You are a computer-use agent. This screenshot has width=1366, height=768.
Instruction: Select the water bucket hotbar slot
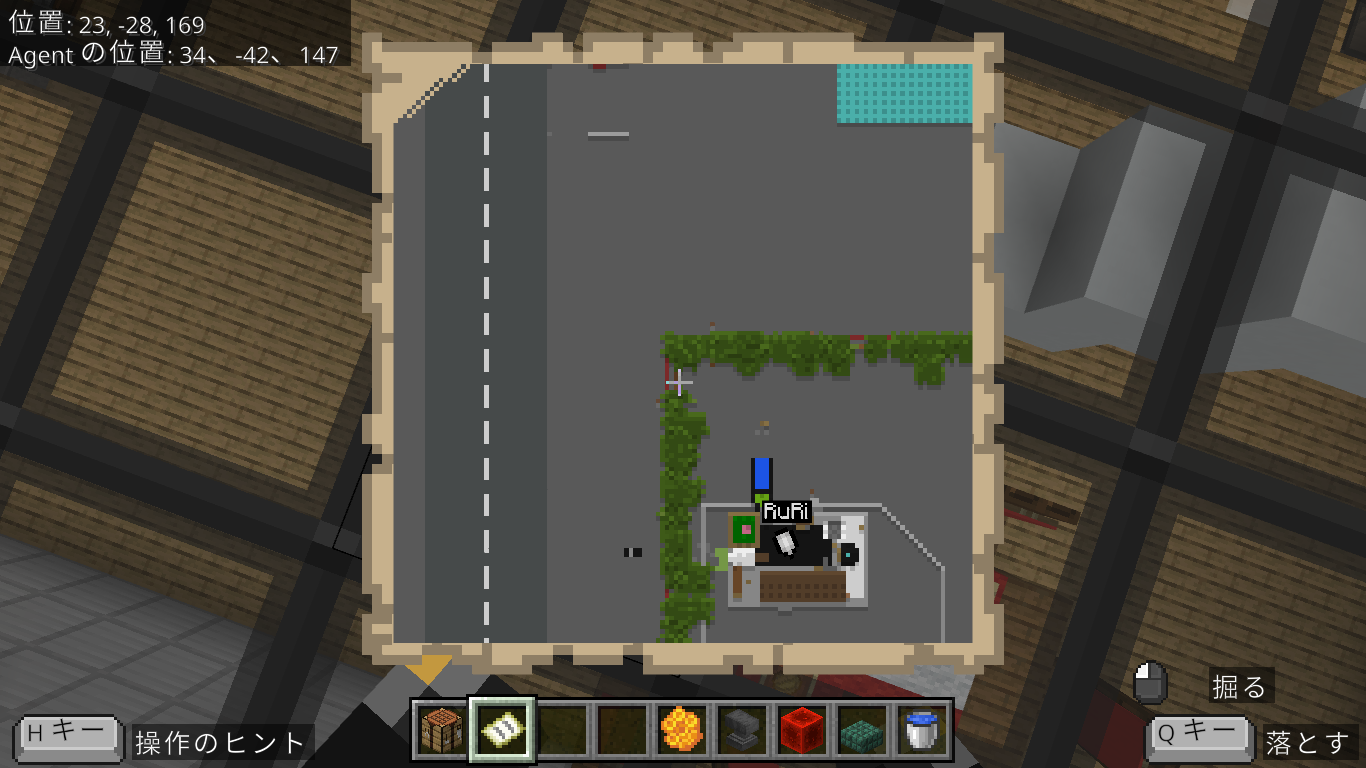point(921,730)
